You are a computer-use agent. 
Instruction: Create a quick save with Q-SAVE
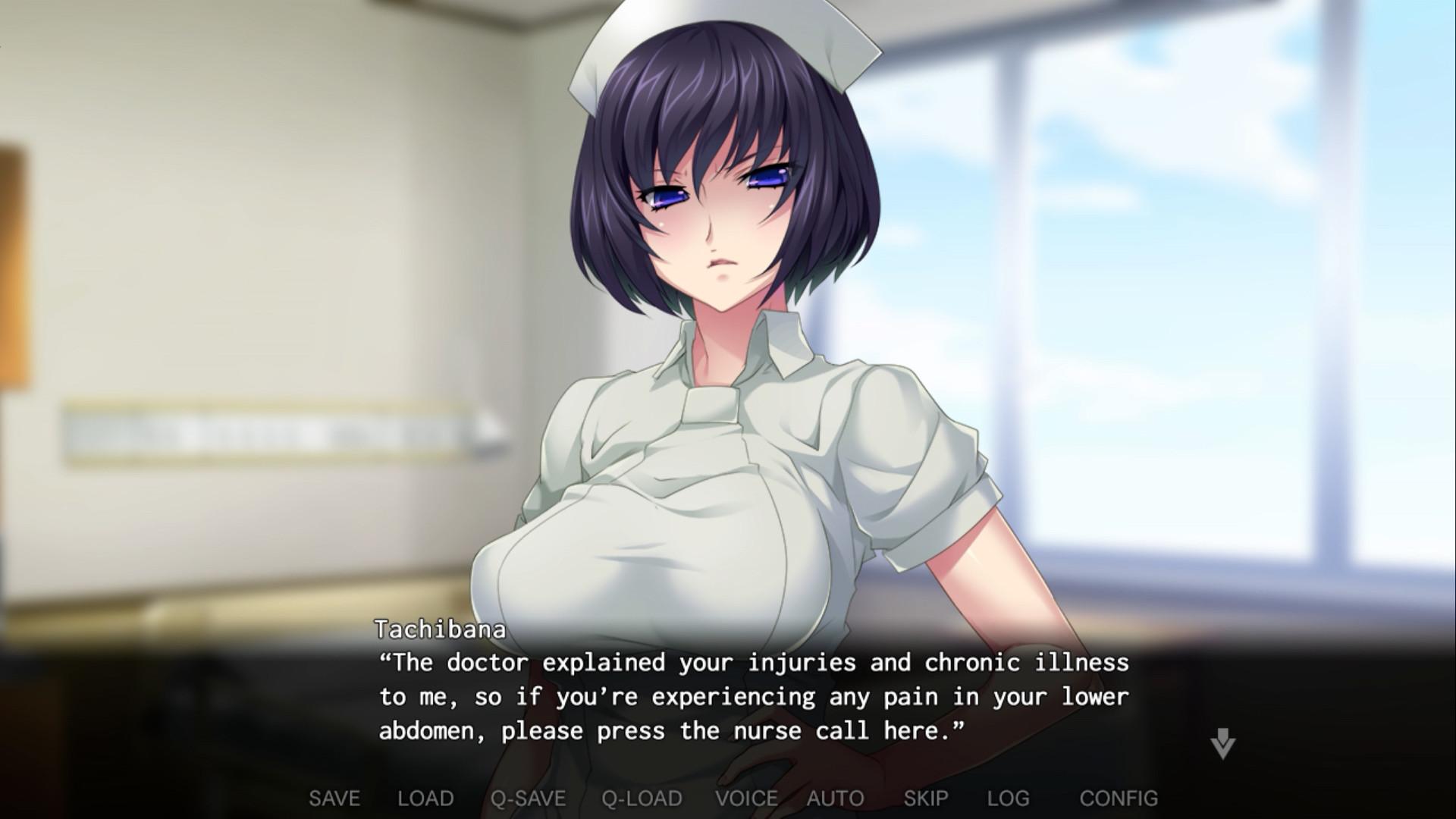coord(529,798)
